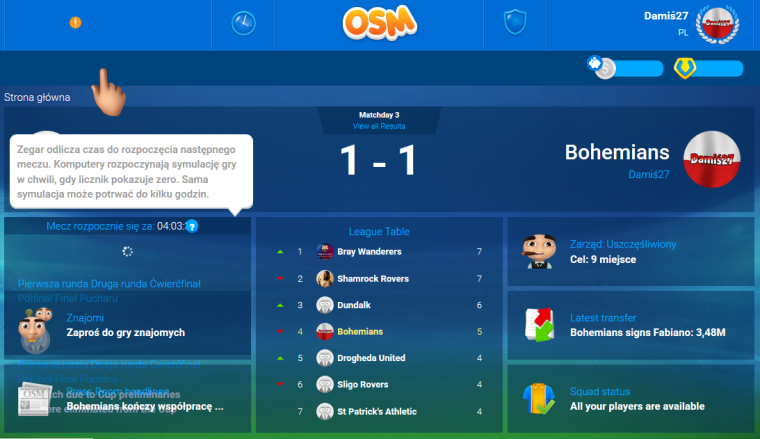This screenshot has width=760, height=439.
Task: Click the clock icon in the top bar
Action: click(243, 23)
